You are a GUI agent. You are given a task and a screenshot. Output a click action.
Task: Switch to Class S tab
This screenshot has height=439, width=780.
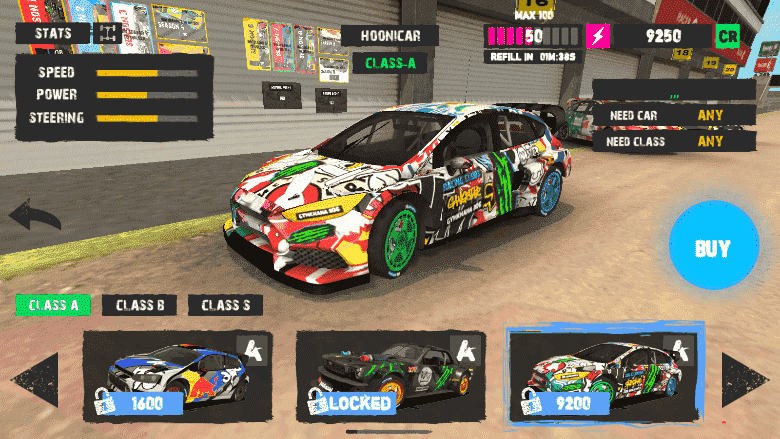[226, 306]
